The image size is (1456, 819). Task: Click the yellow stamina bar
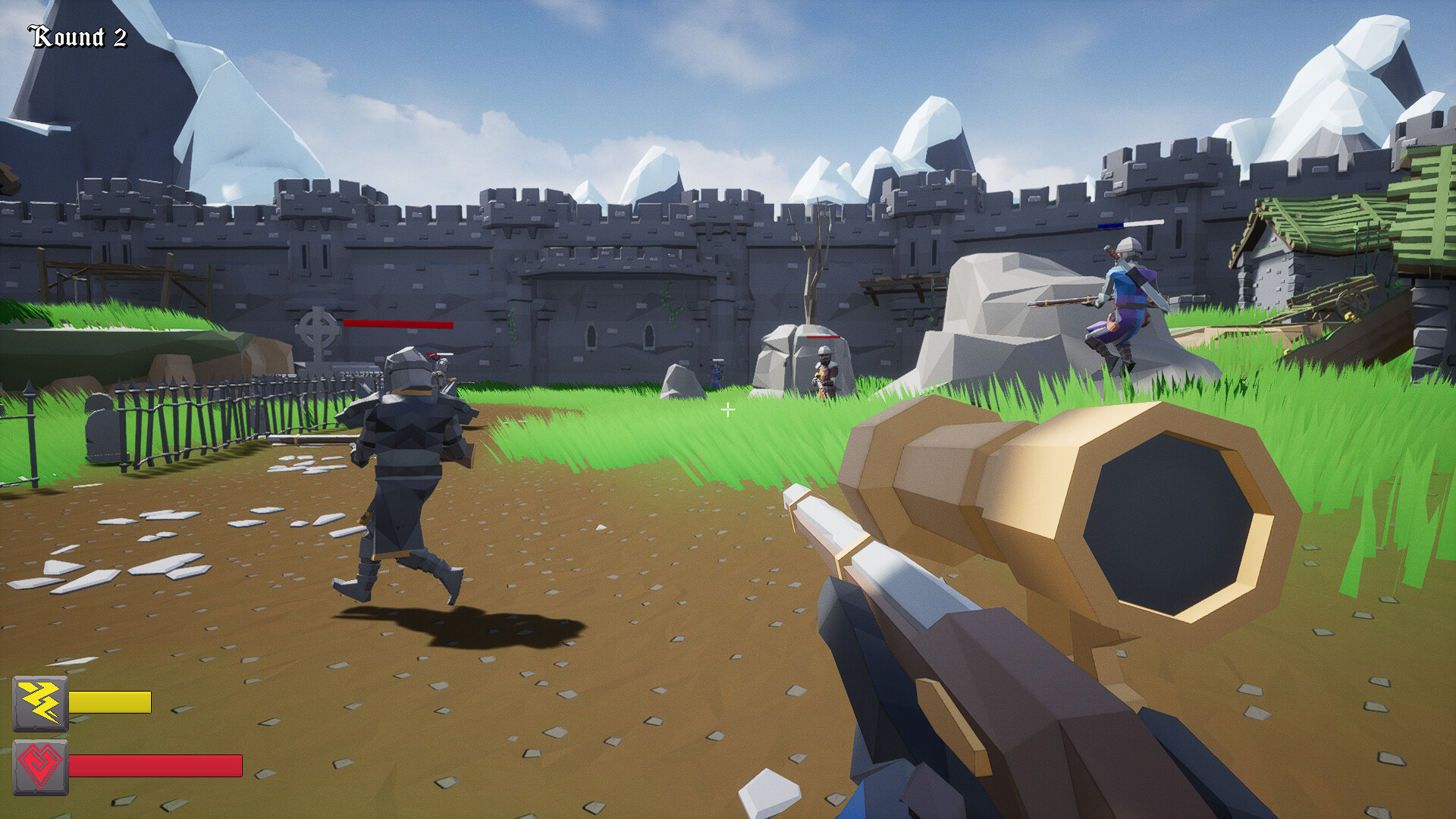(110, 703)
